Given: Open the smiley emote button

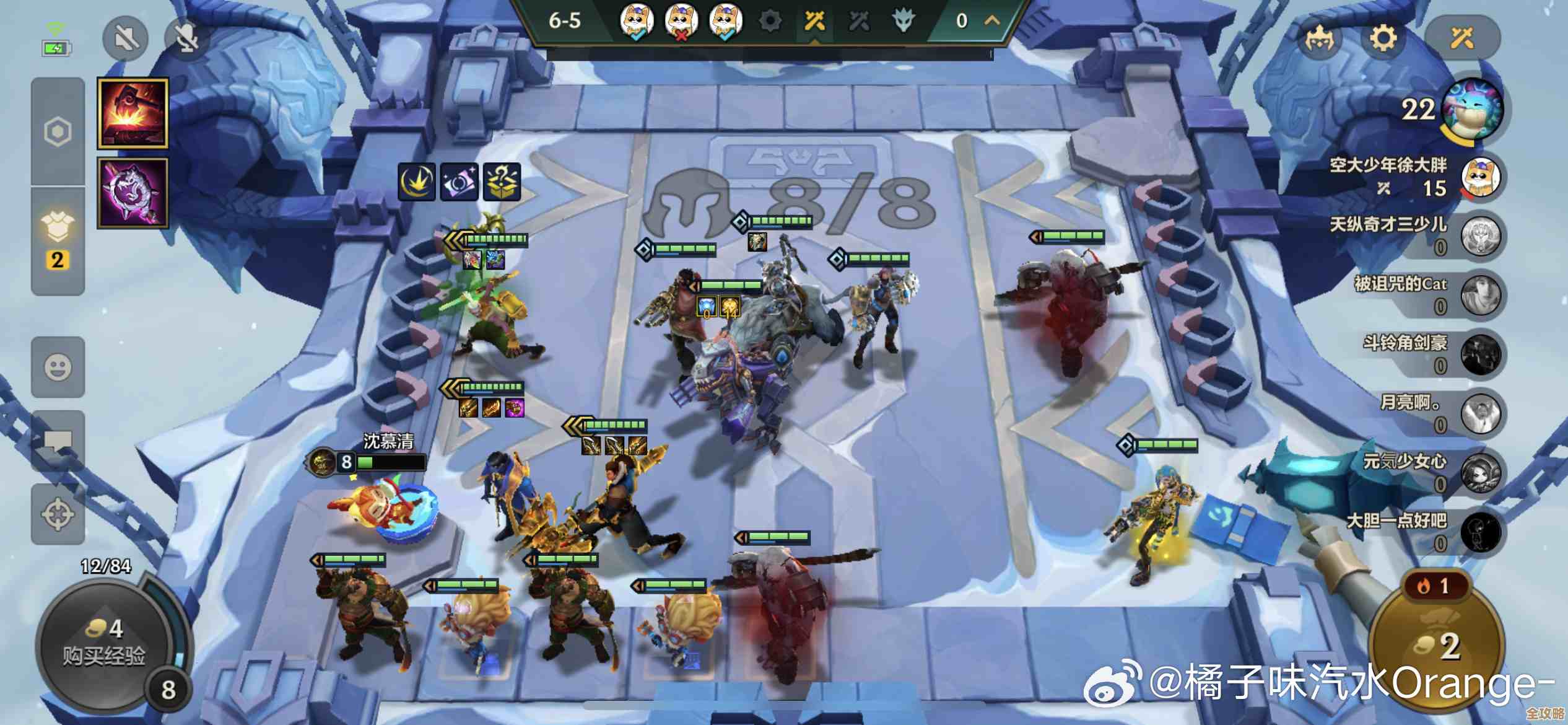Looking at the screenshot, I should [x=58, y=367].
